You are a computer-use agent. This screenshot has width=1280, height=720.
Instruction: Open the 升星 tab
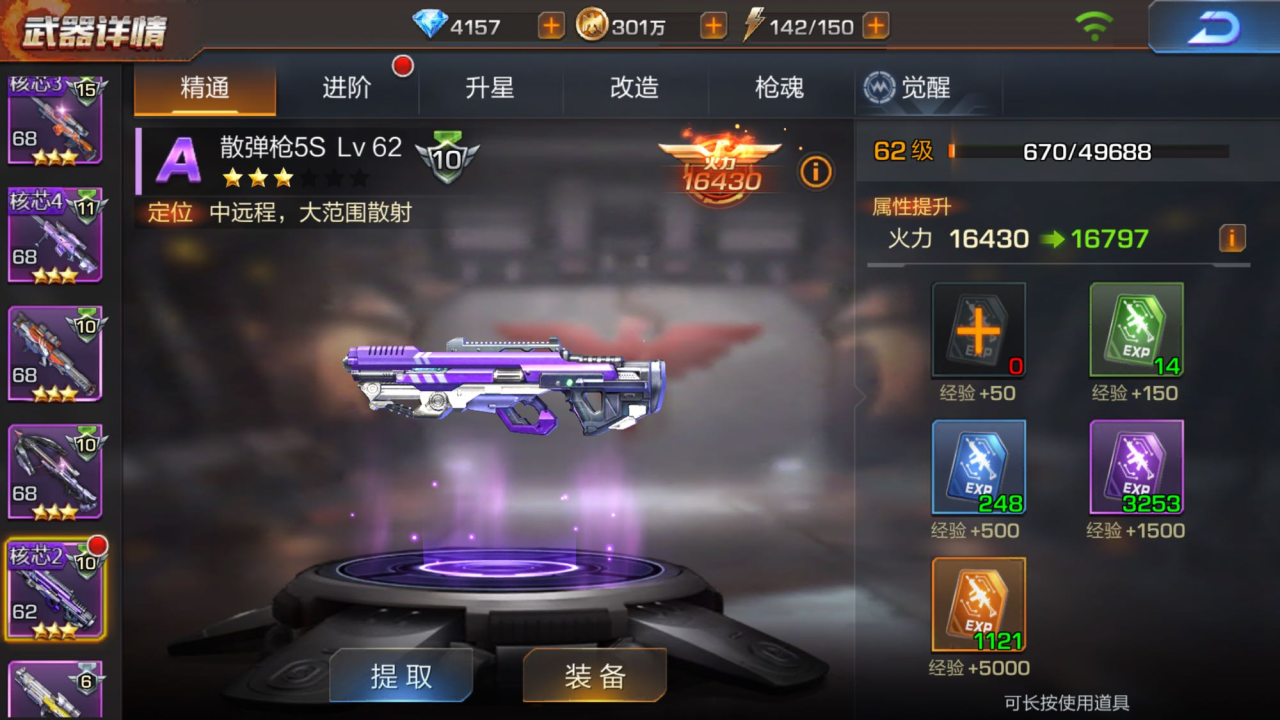pyautogui.click(x=490, y=88)
